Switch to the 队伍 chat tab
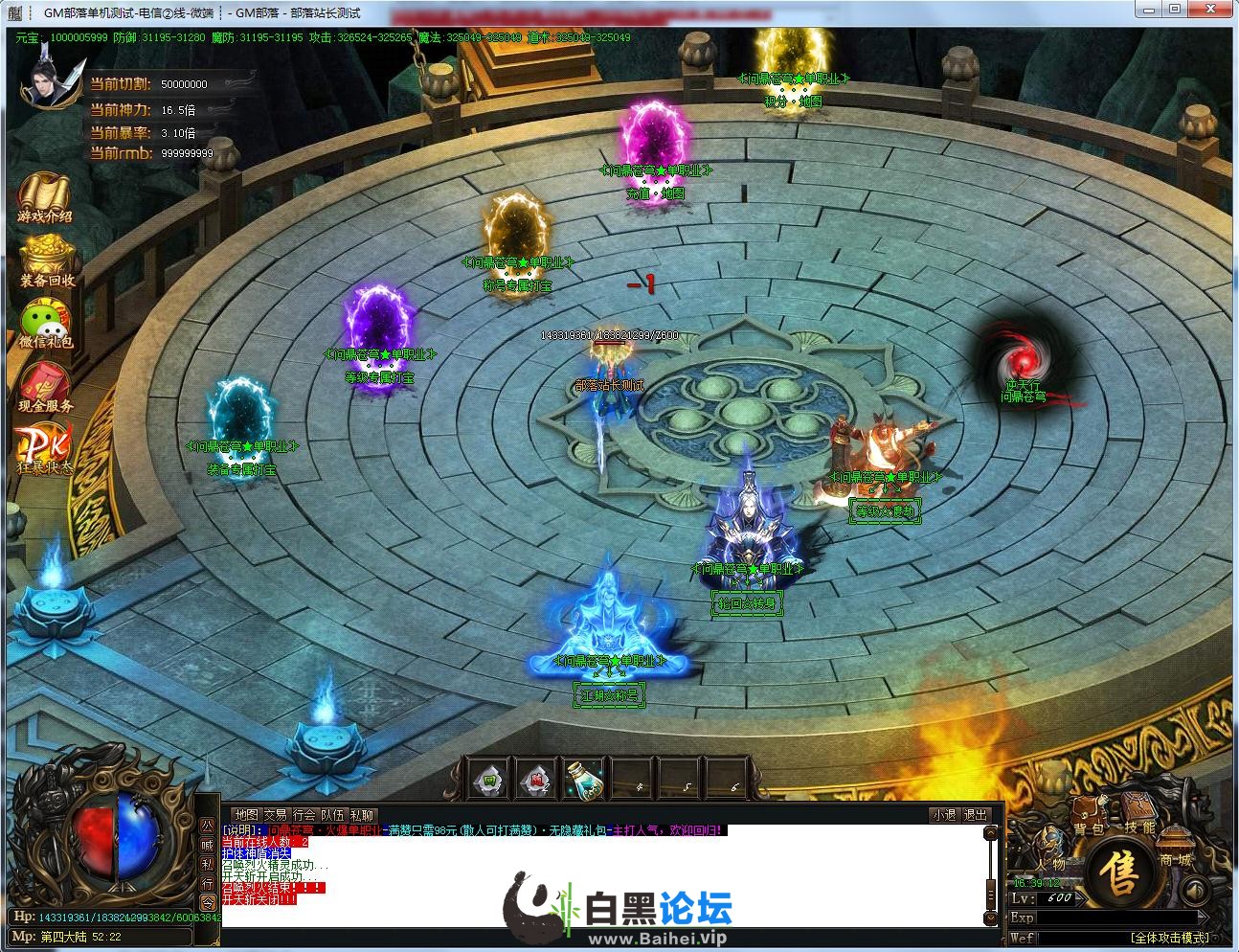Screen dimensions: 1239x952 point(332,815)
